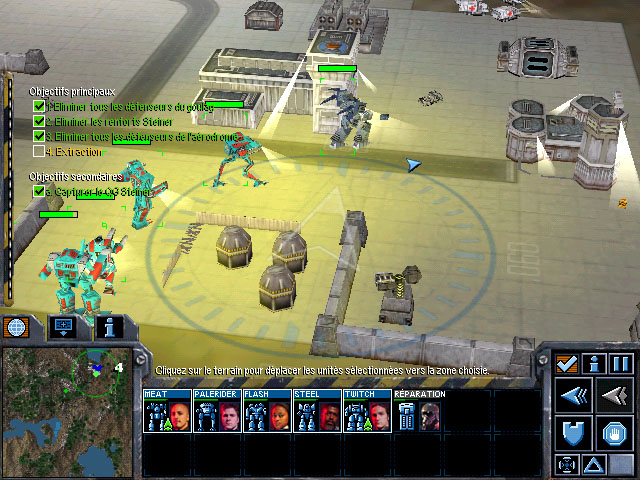Pick the TWITCH unit card
This screenshot has height=480, width=640.
(x=367, y=411)
